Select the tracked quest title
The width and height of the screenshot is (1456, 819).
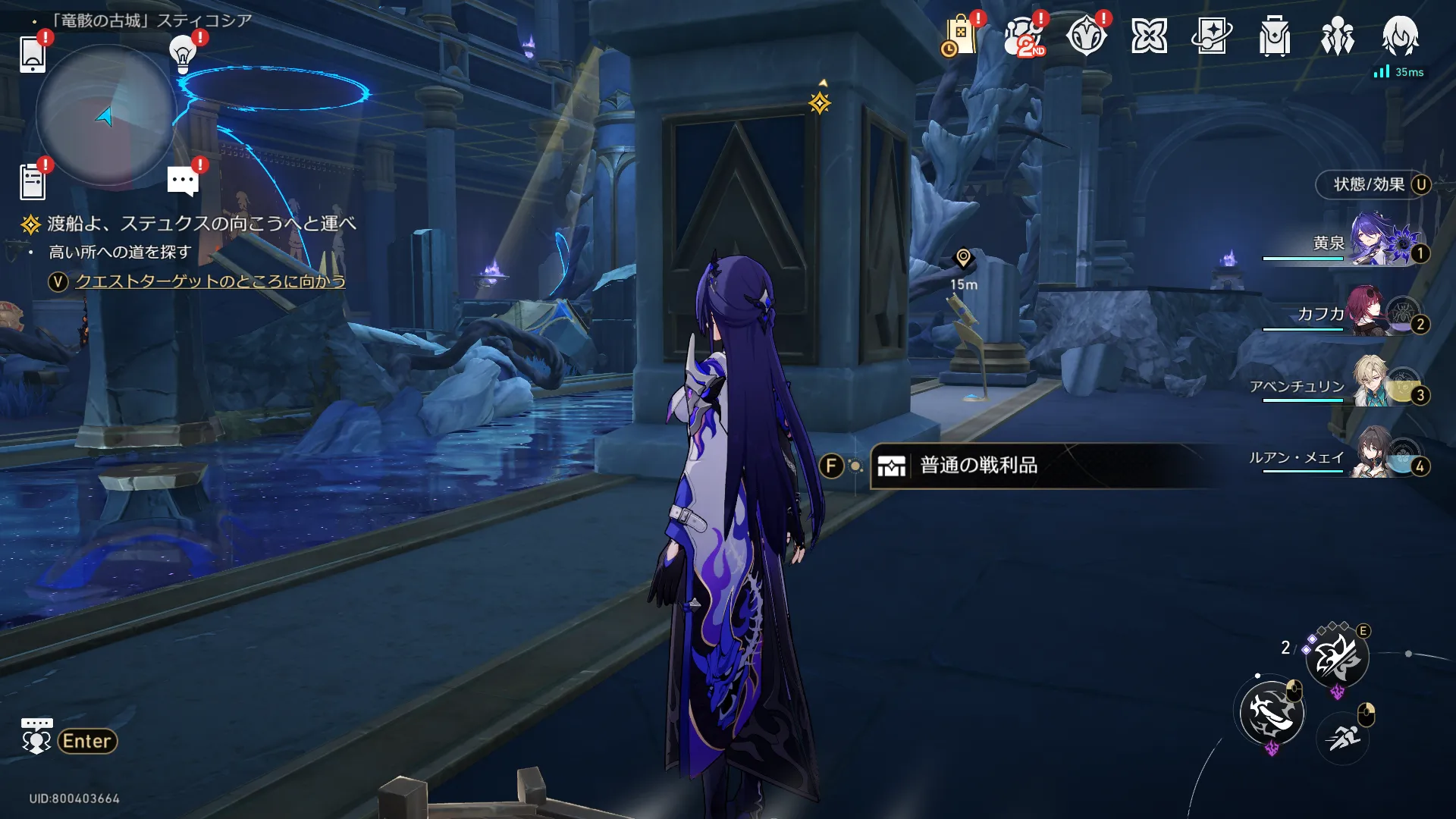click(201, 224)
